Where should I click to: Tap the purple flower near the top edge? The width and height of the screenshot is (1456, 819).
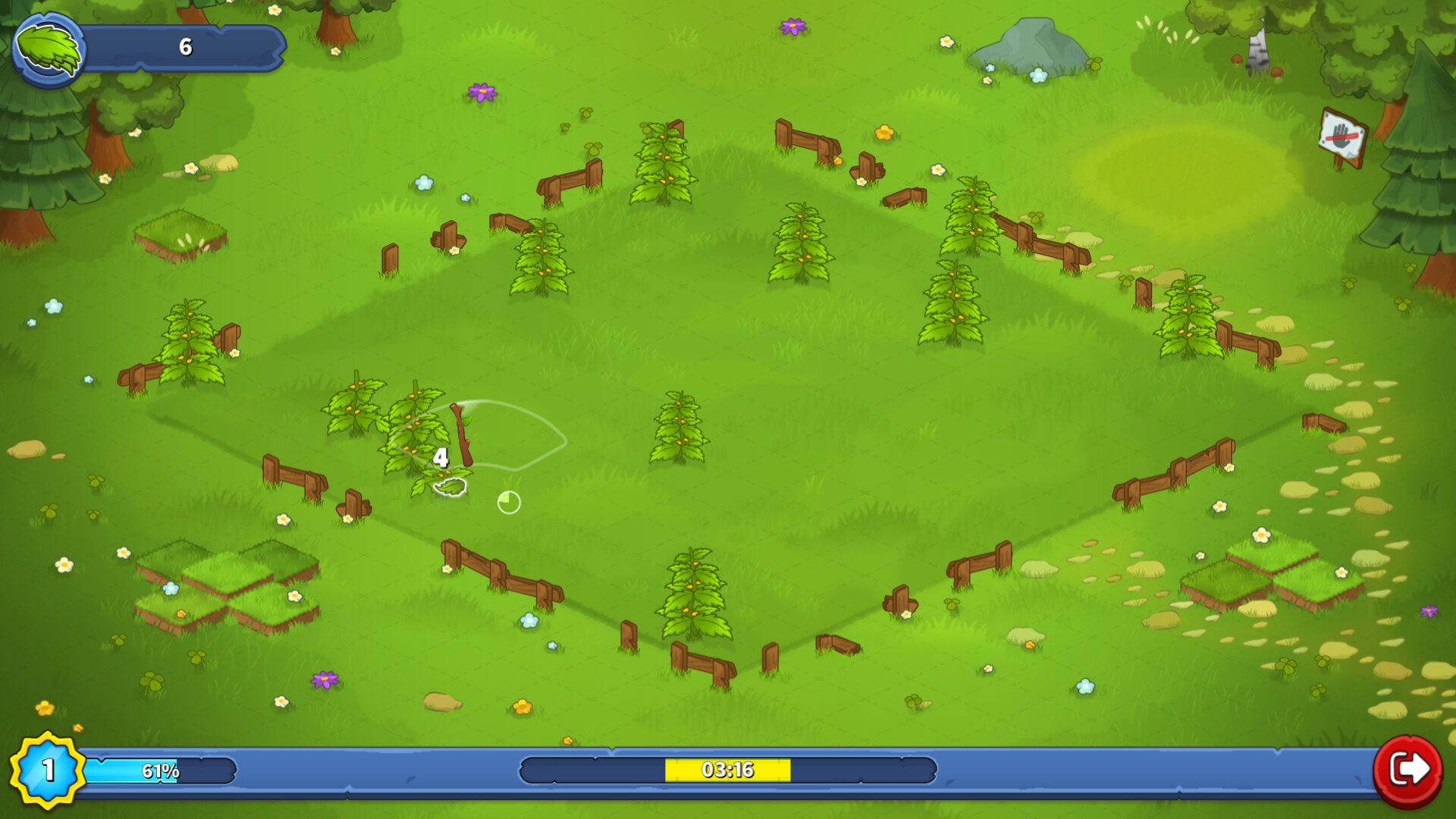click(x=791, y=27)
